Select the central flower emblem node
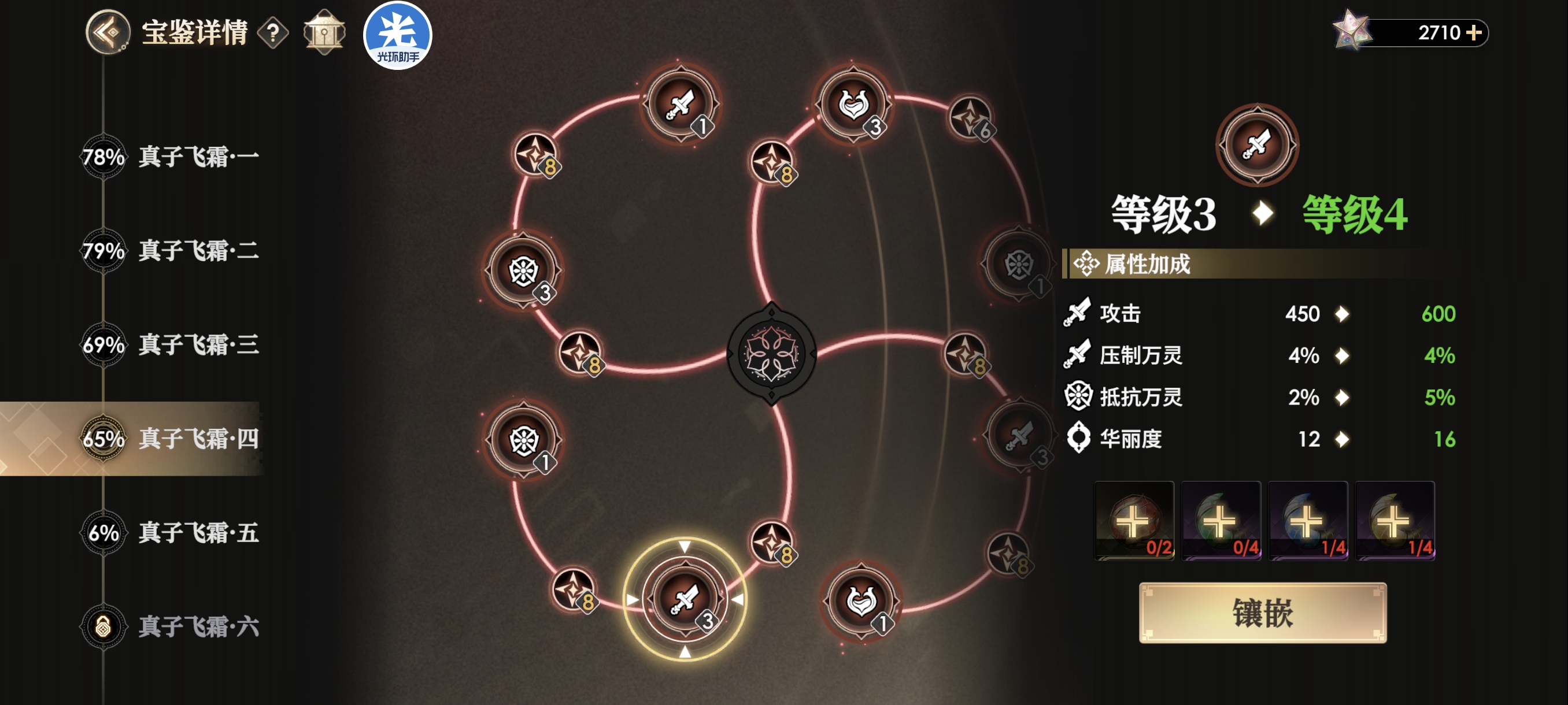Image resolution: width=1568 pixels, height=705 pixels. point(772,354)
